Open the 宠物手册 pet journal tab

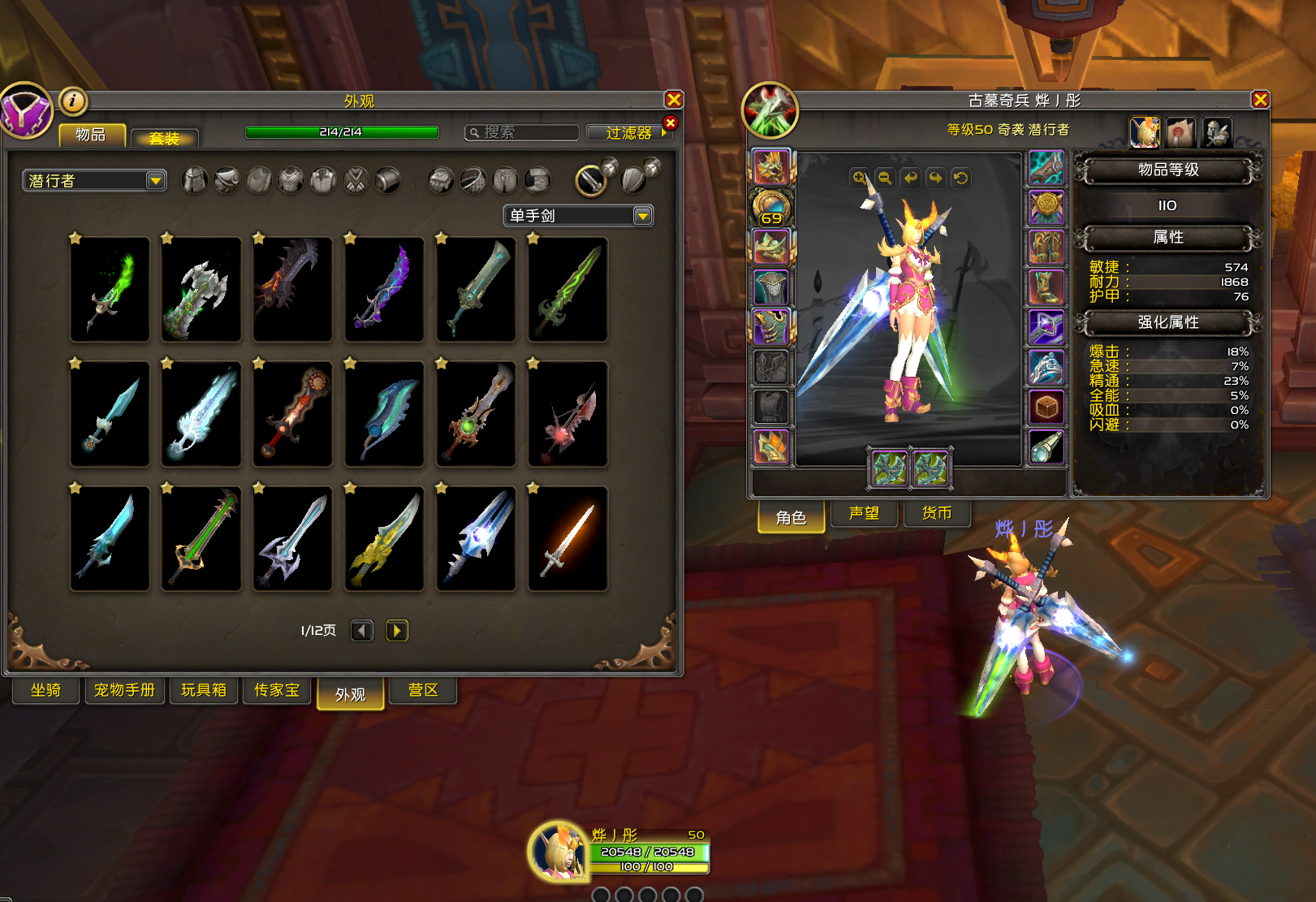124,690
